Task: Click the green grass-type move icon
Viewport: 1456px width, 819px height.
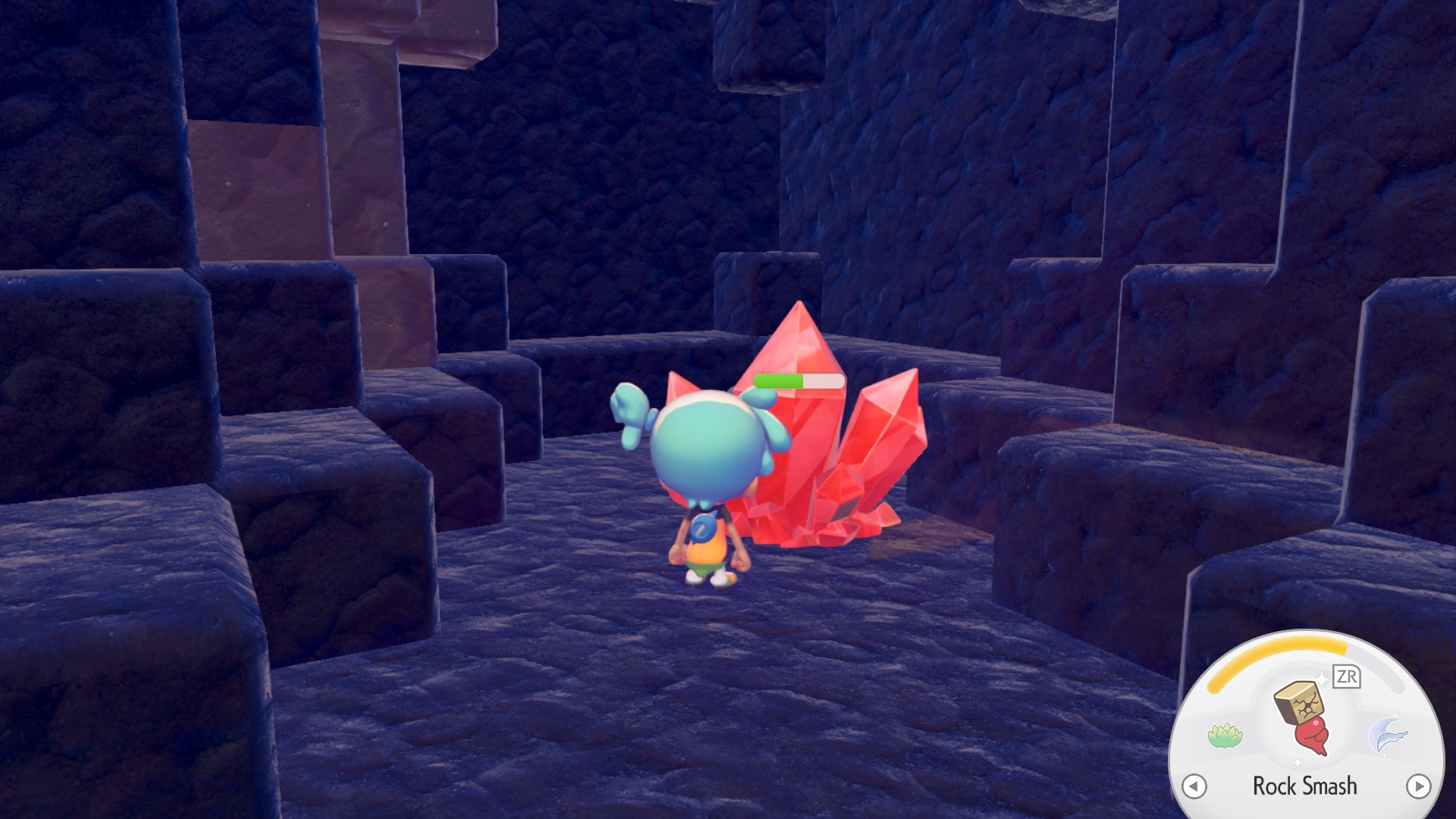Action: point(1225,733)
